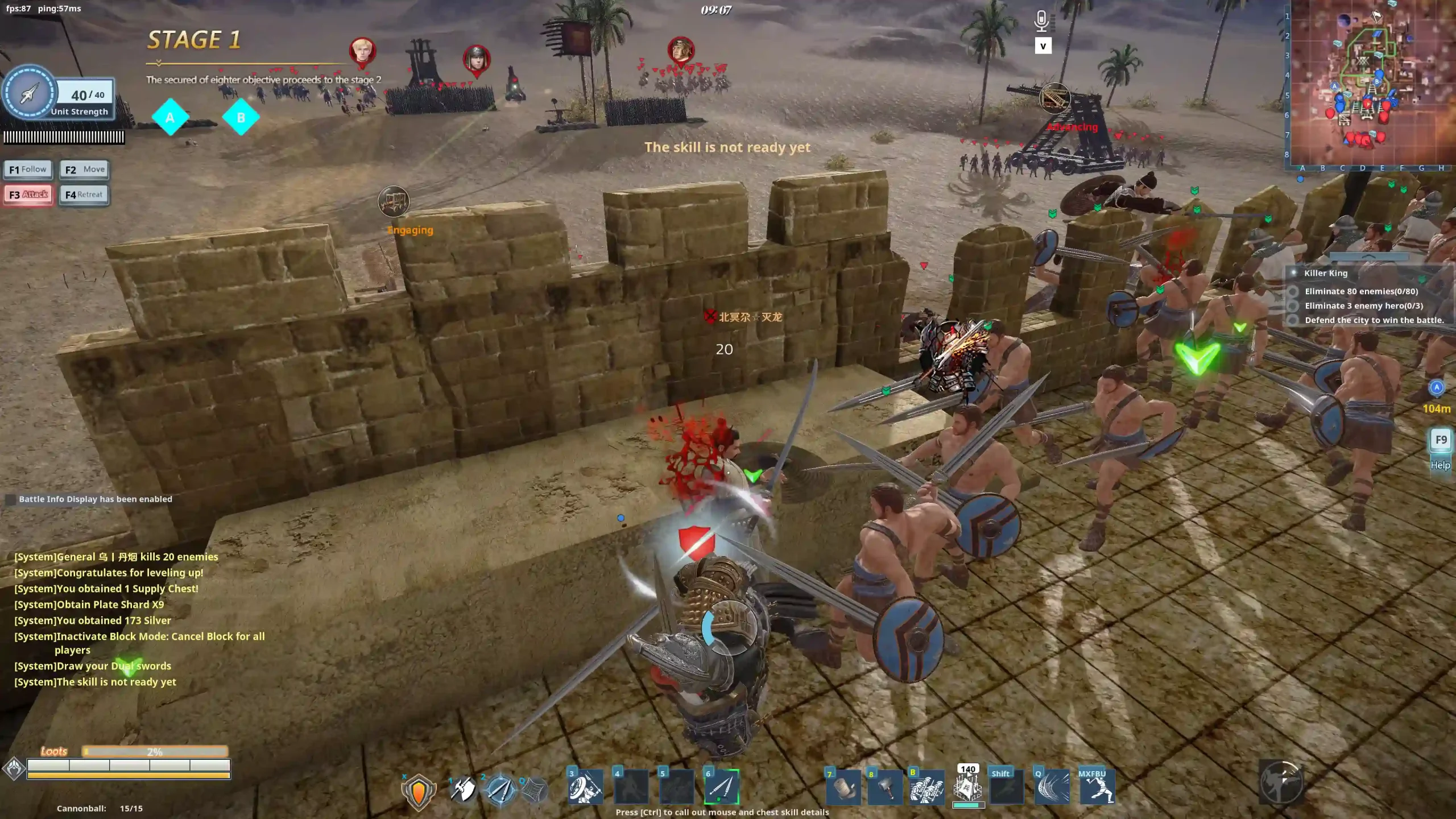Select the Follow unit command
Screen dimensions: 1456x819
pyautogui.click(x=28, y=169)
